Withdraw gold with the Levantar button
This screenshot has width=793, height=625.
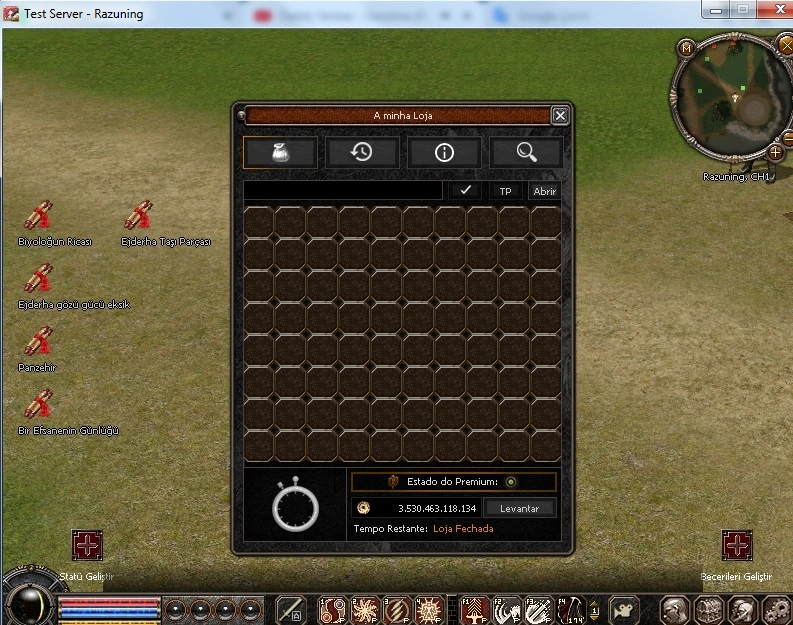(519, 508)
